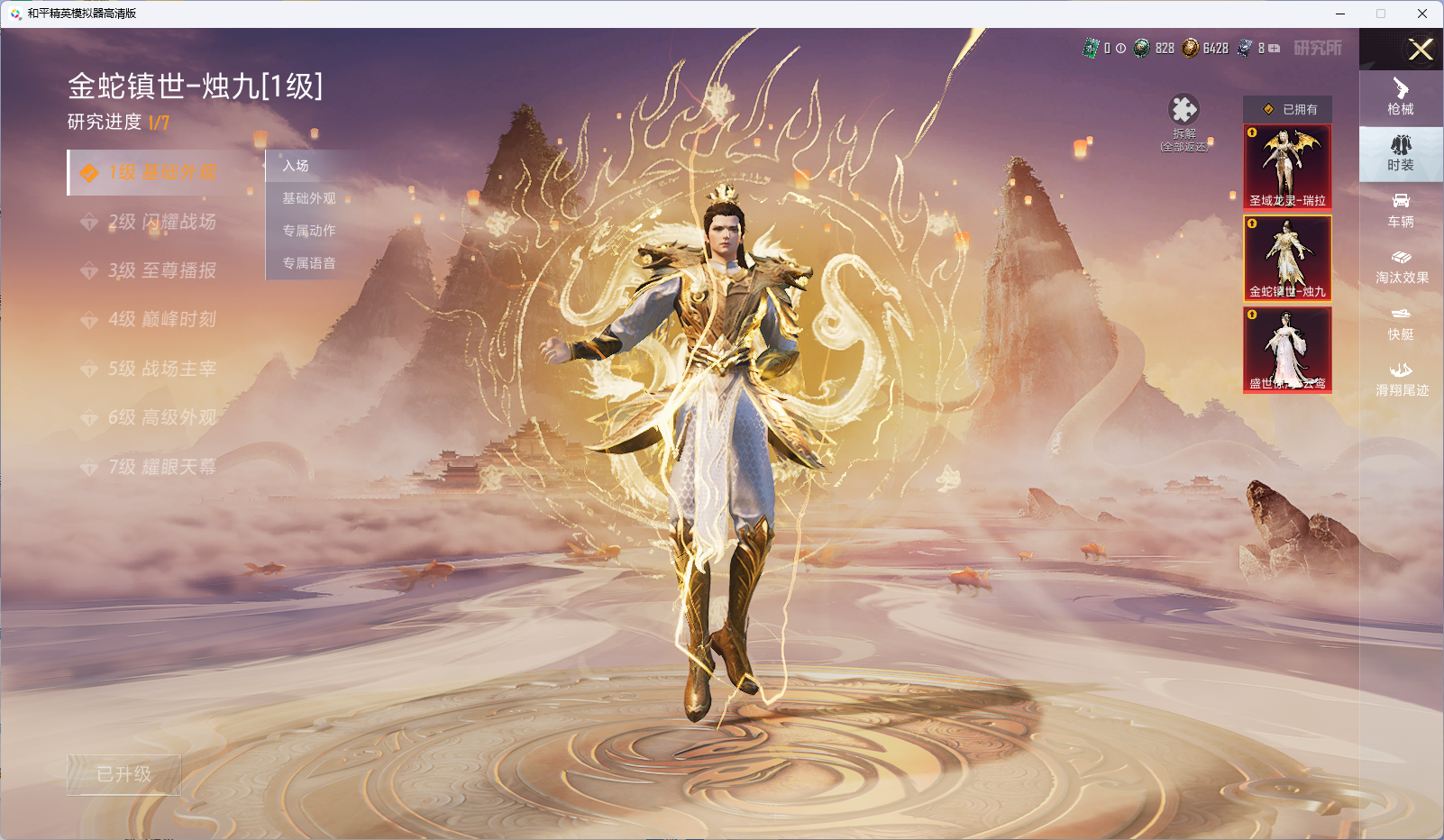Select the 2级 闪耀战场 research level
Screen dimensions: 1444x840
click(161, 222)
